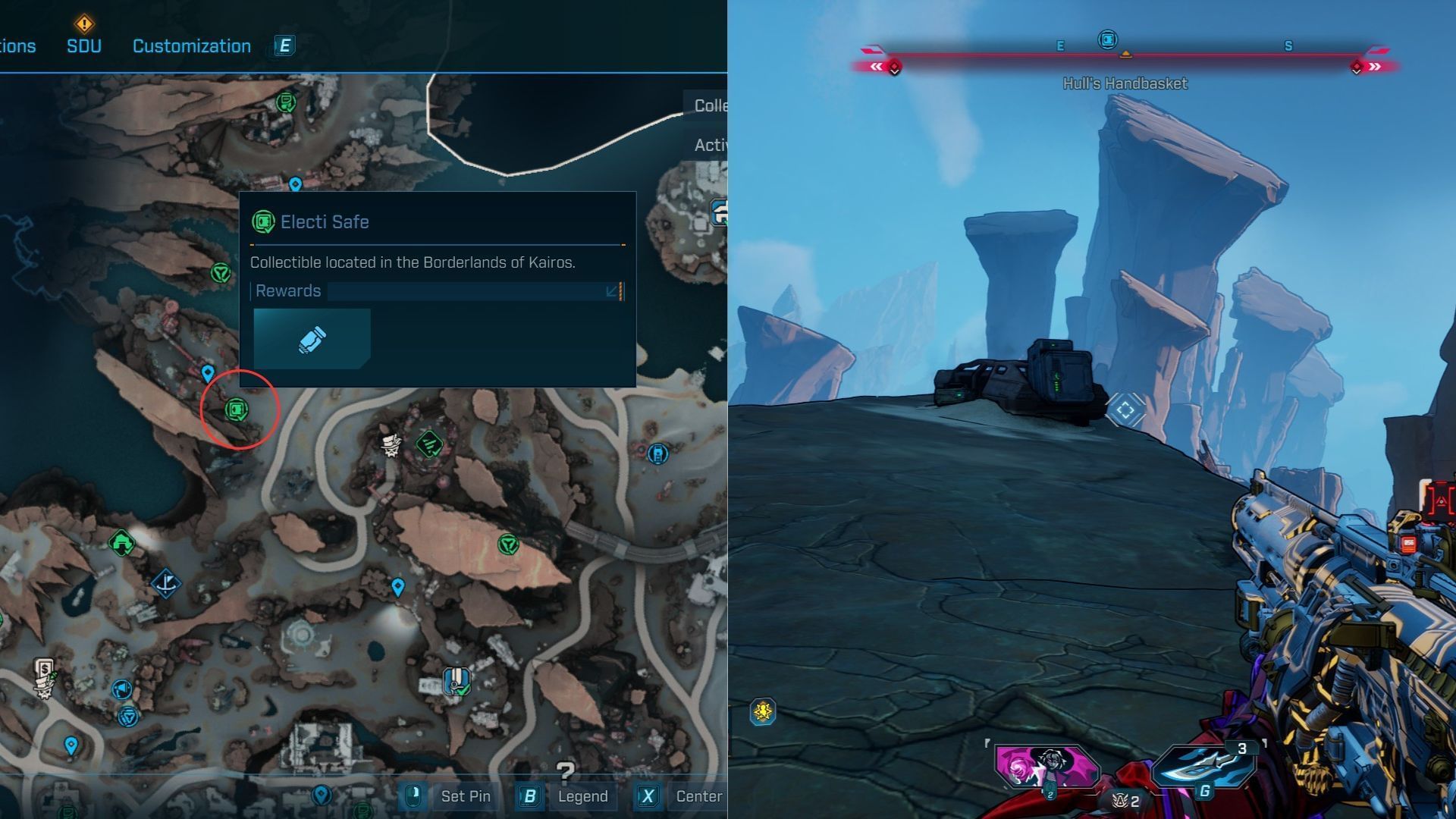
Task: Select the blue megaphone map marker
Action: click(x=121, y=689)
